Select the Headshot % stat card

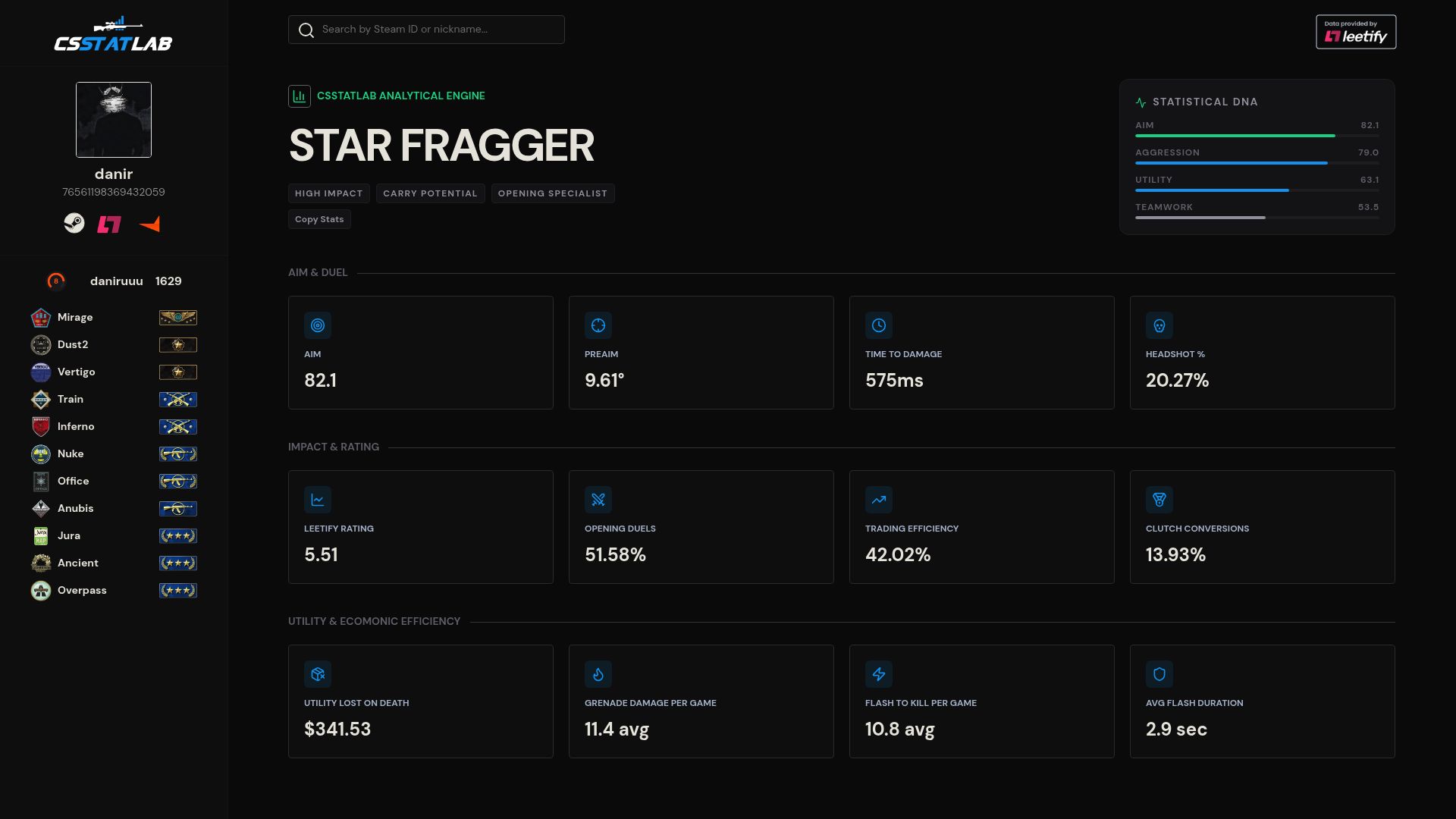coord(1262,353)
